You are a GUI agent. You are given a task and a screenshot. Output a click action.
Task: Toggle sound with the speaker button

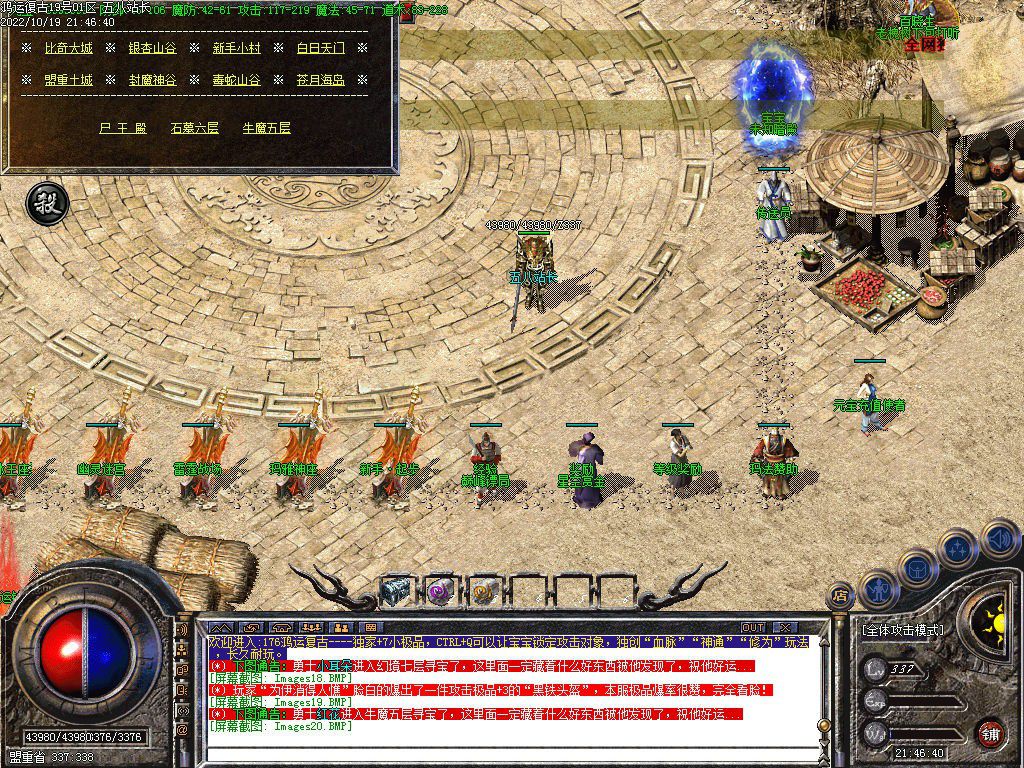(x=999, y=538)
